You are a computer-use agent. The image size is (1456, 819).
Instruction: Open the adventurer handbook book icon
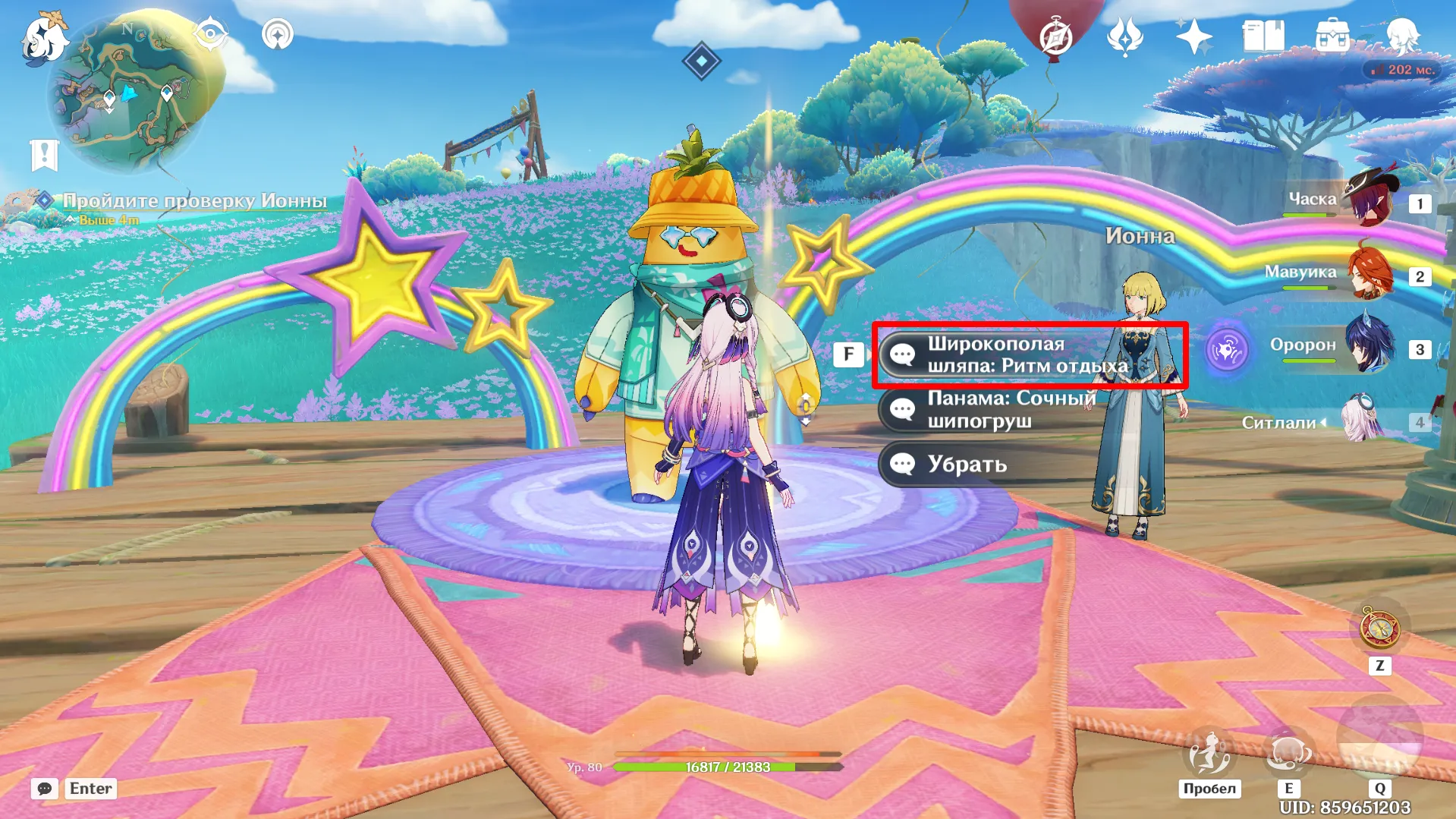(1263, 36)
